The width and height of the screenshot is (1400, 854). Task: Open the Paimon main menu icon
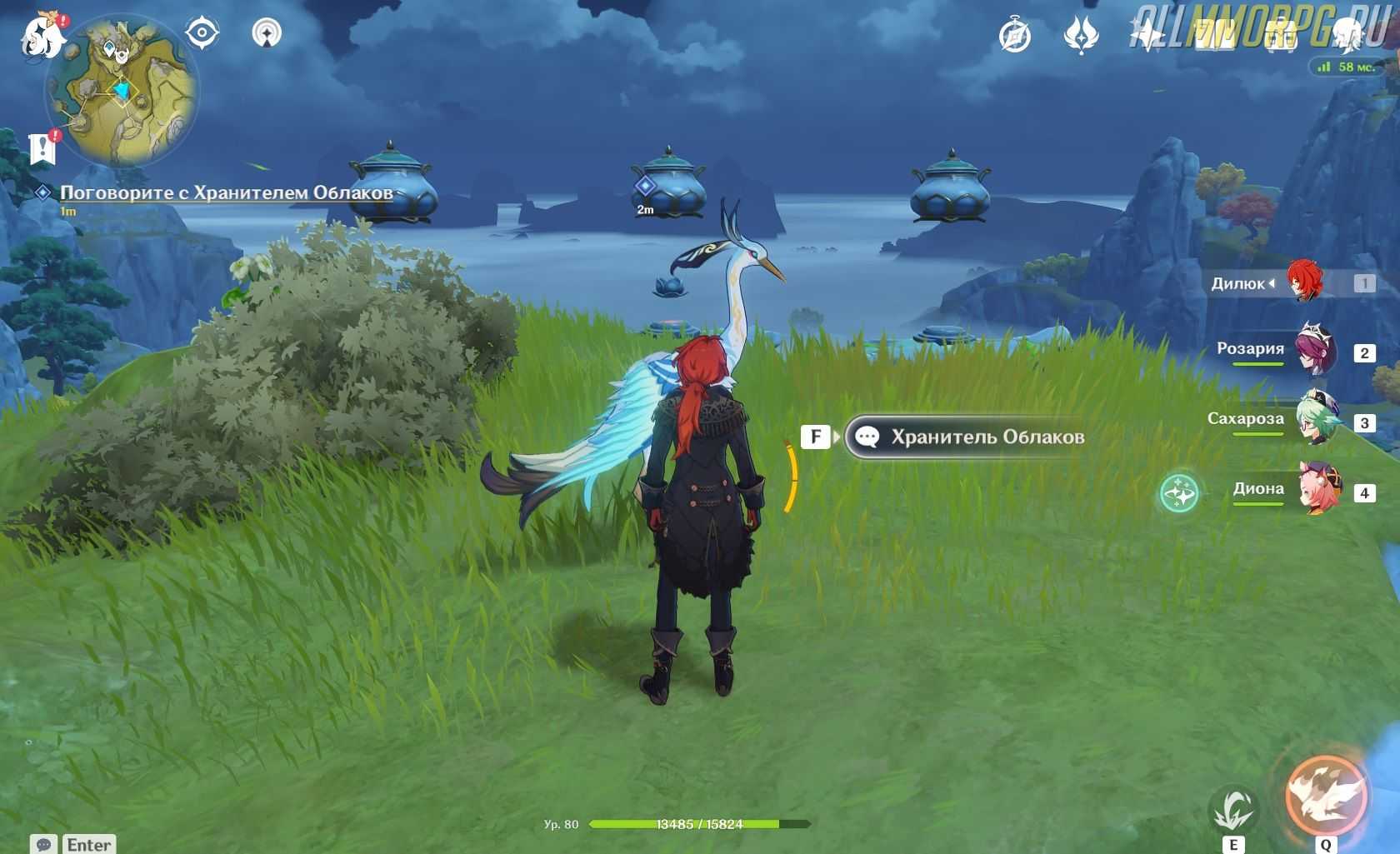click(x=40, y=37)
